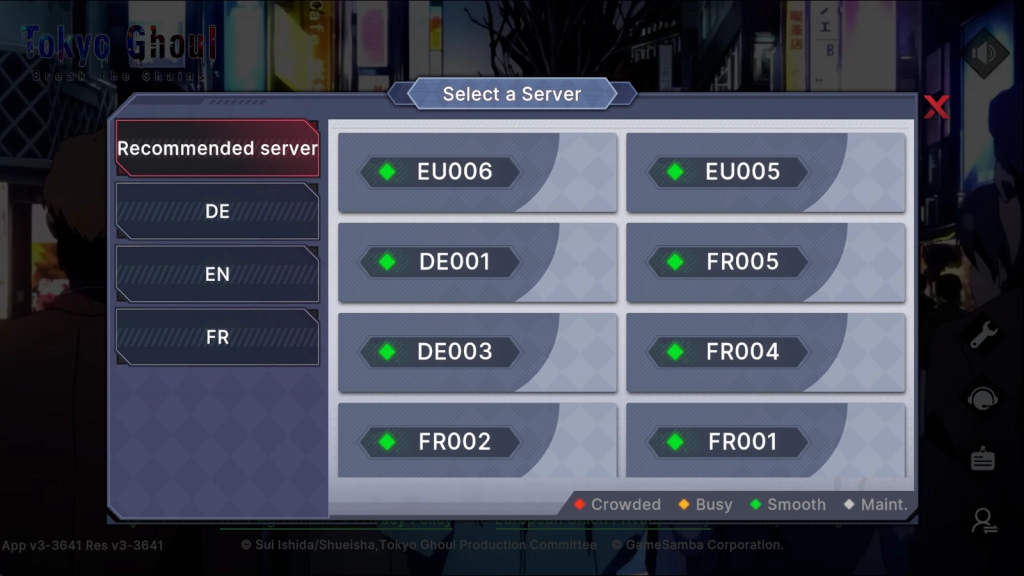Toggle the sound speaker icon

pos(983,54)
